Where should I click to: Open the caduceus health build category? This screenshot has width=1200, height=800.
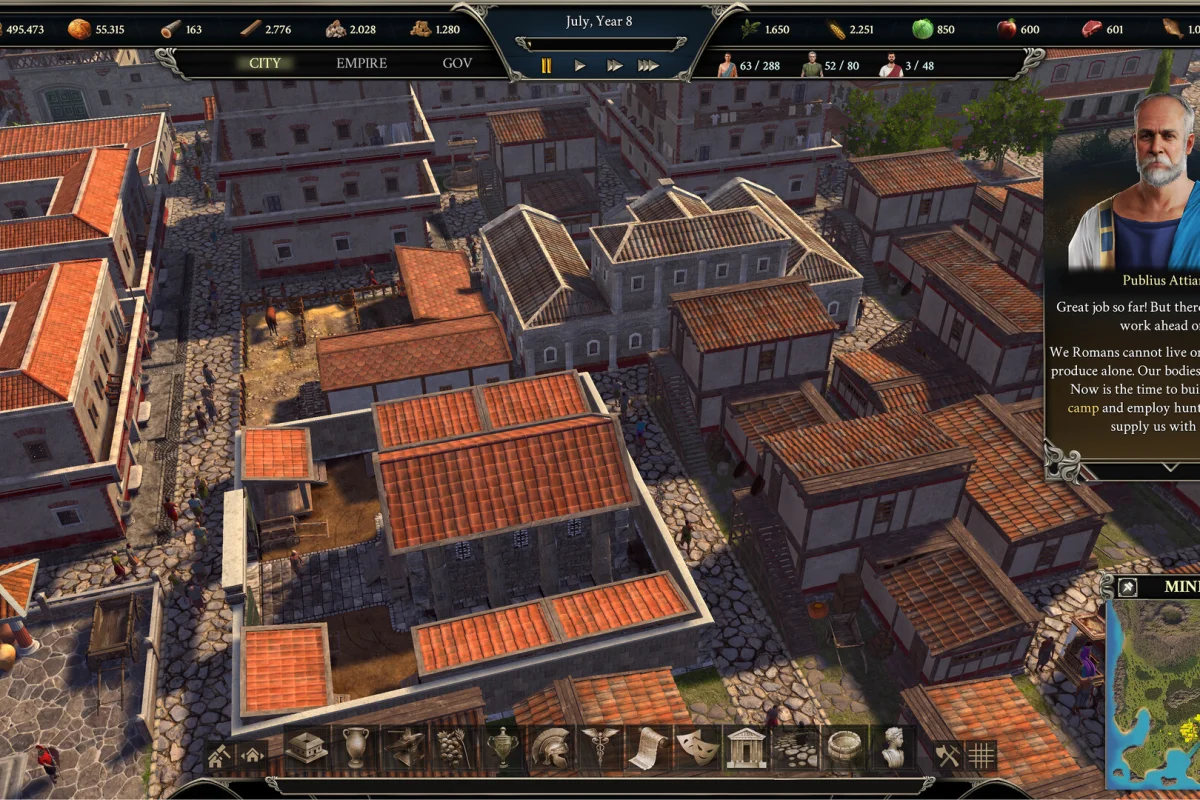point(600,747)
